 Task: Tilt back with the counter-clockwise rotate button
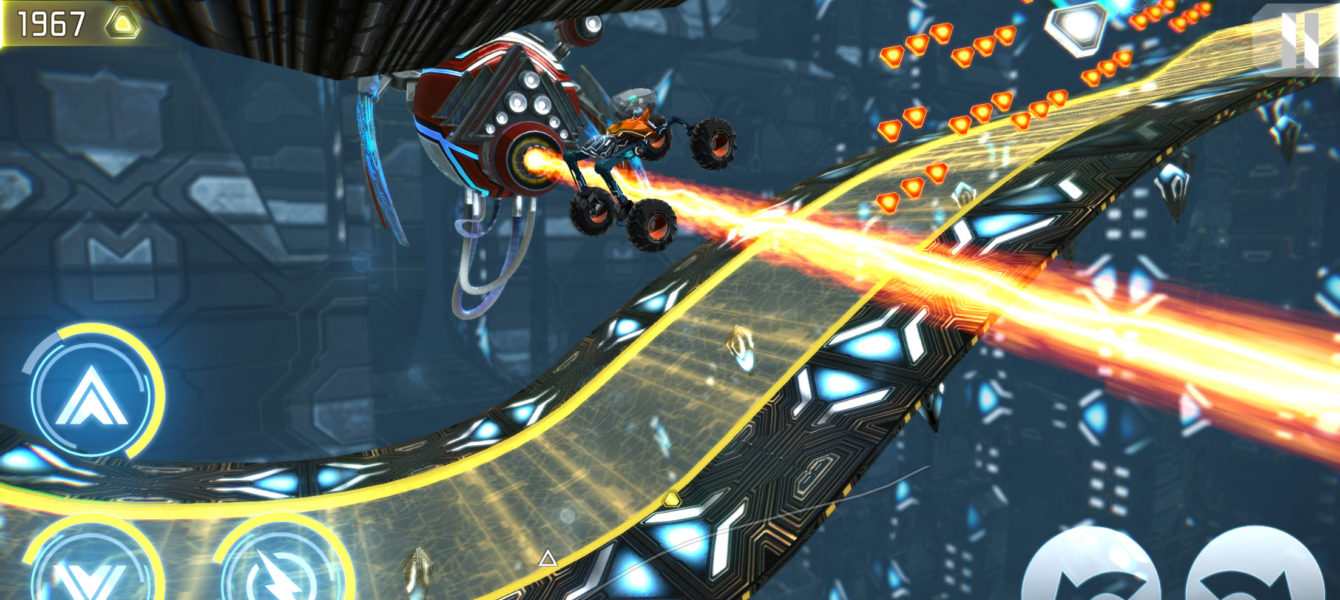pos(1092,568)
